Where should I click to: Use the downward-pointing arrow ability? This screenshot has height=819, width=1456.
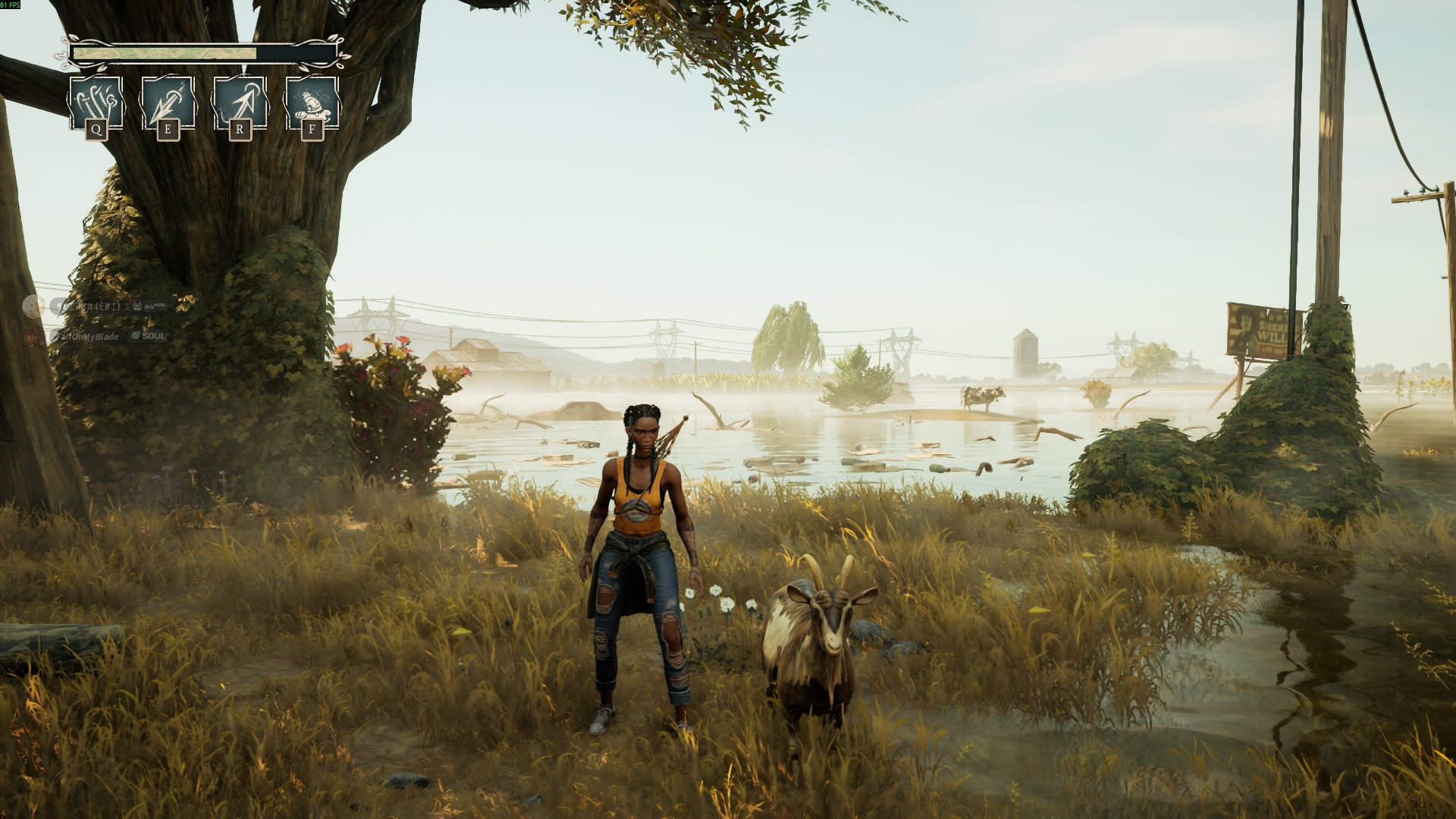coord(168,104)
